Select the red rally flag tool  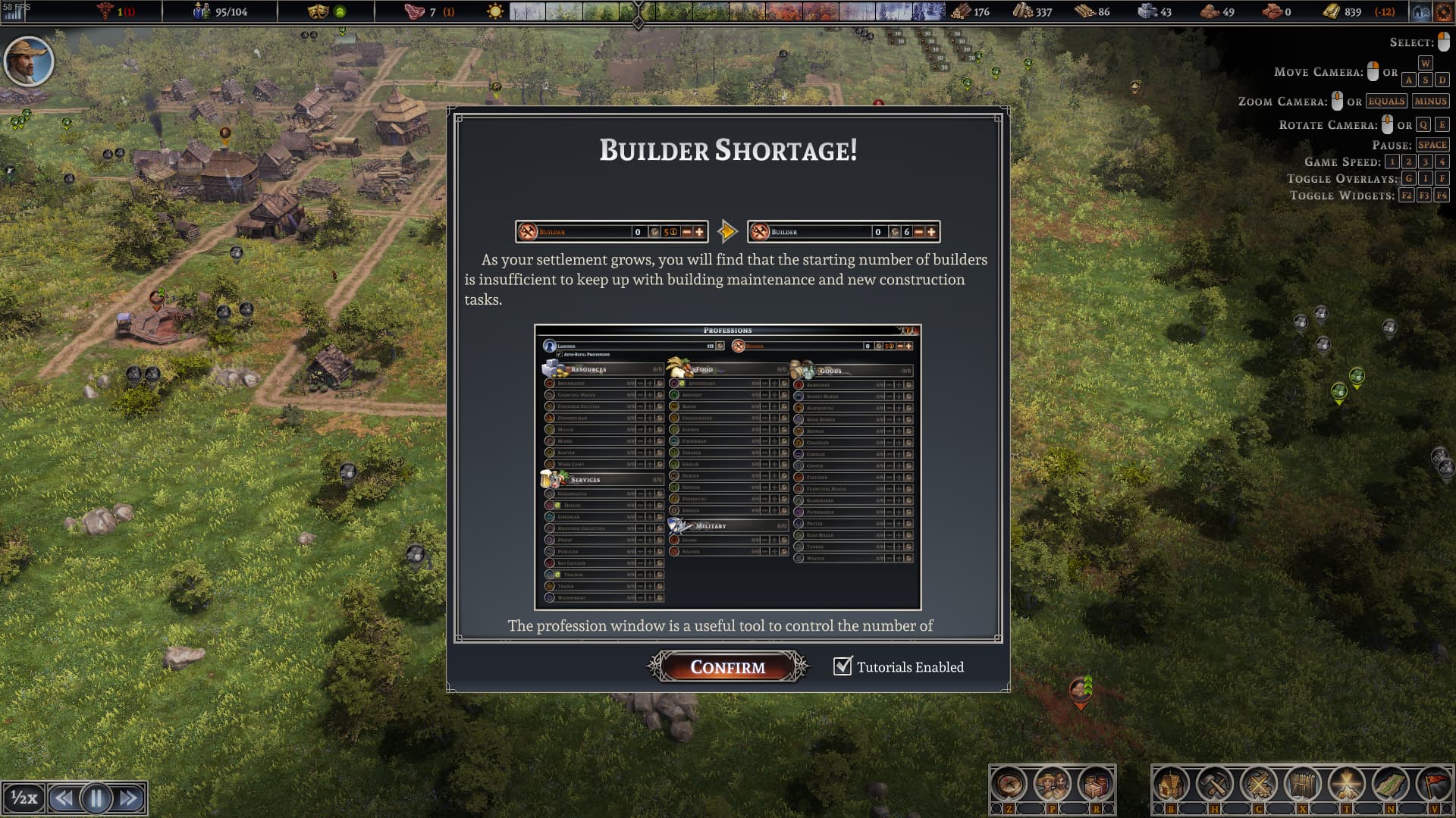(x=1433, y=785)
